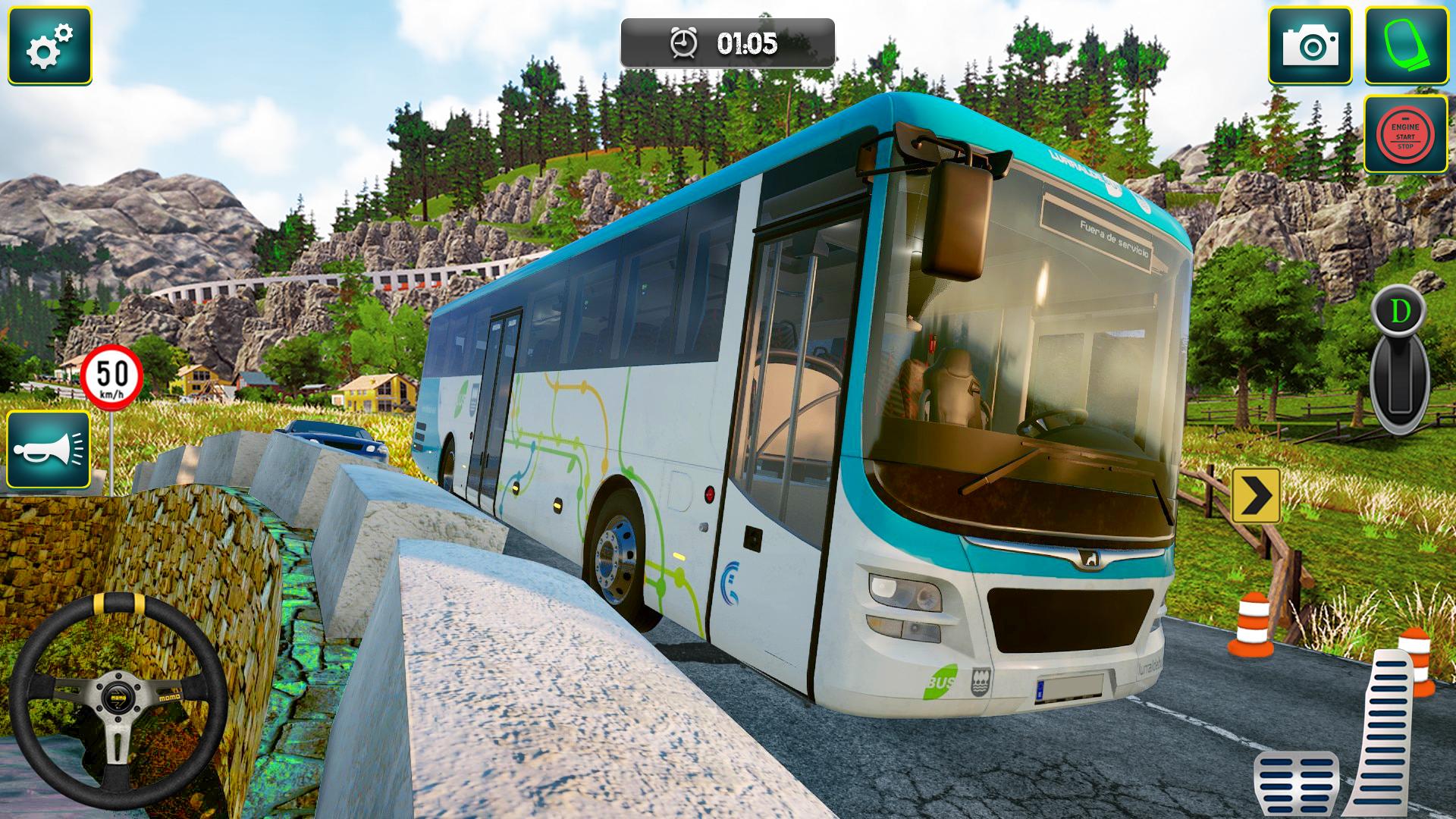Open the settings gear menu
Image resolution: width=1456 pixels, height=819 pixels.
(49, 45)
